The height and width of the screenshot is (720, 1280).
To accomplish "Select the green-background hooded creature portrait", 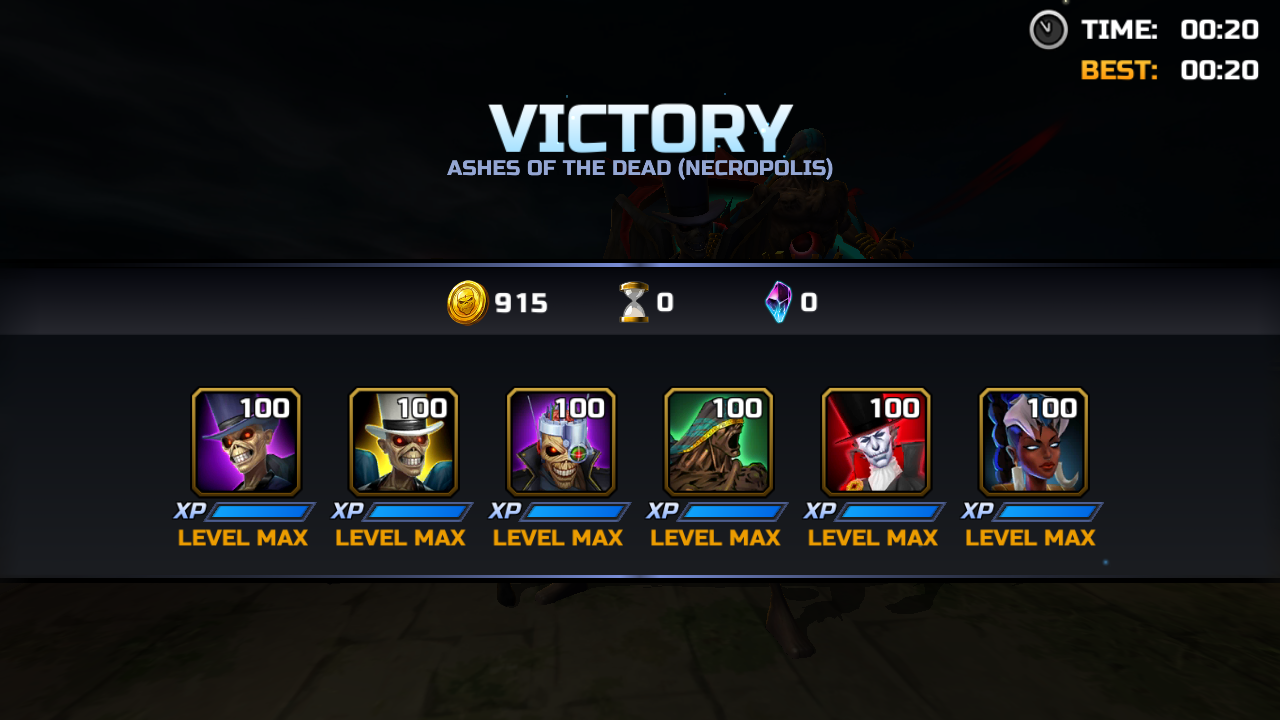I will [718, 442].
